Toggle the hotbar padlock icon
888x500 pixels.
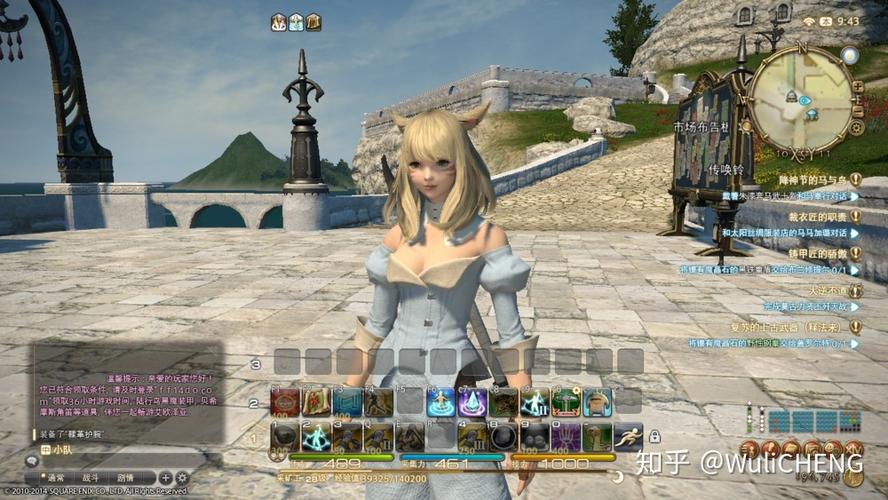[x=655, y=437]
